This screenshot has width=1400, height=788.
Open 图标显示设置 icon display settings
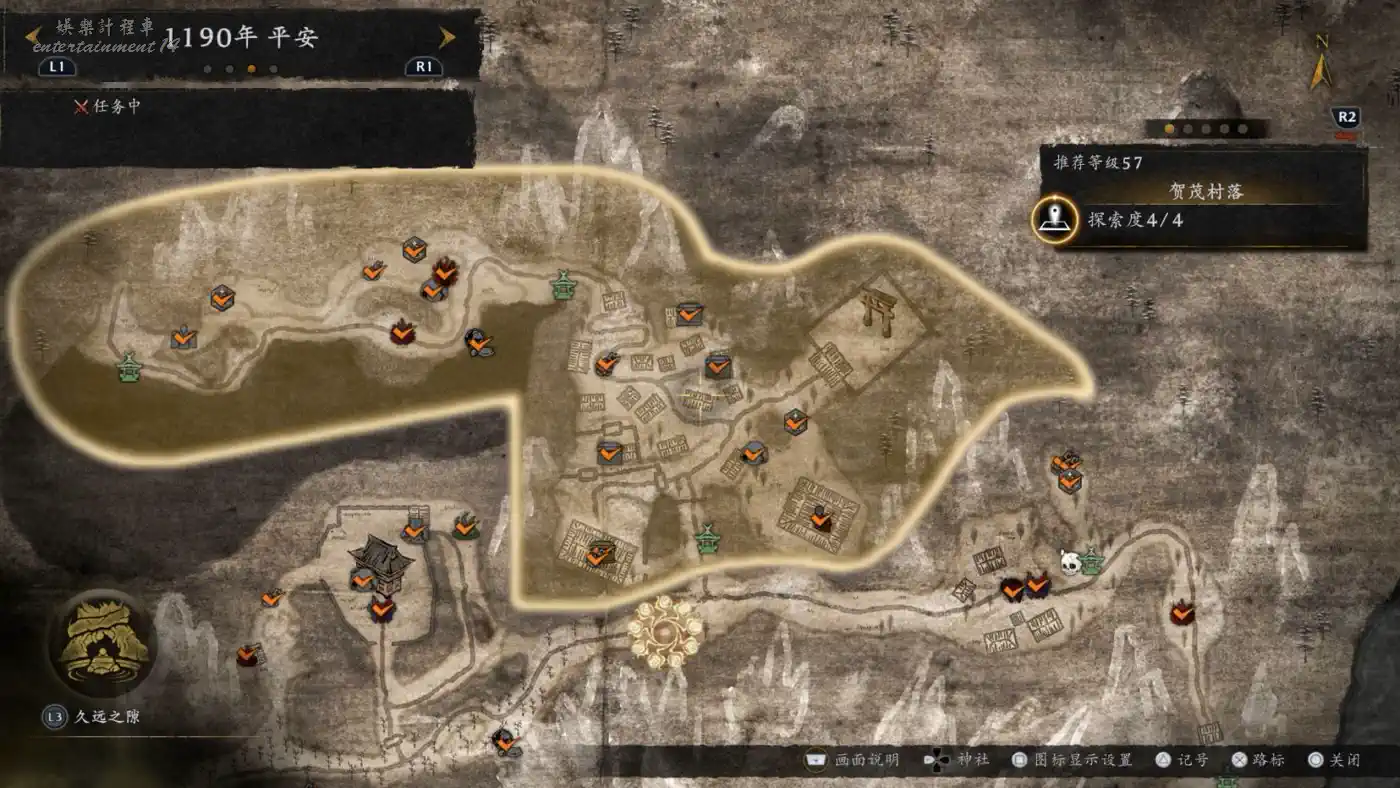pyautogui.click(x=1073, y=760)
